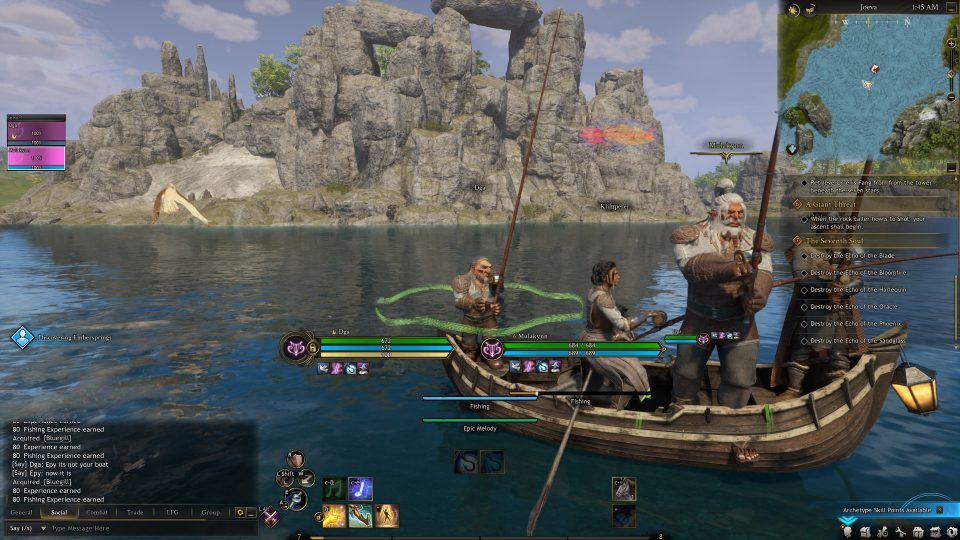
Task: Minimize the chat window
Action: 251,512
